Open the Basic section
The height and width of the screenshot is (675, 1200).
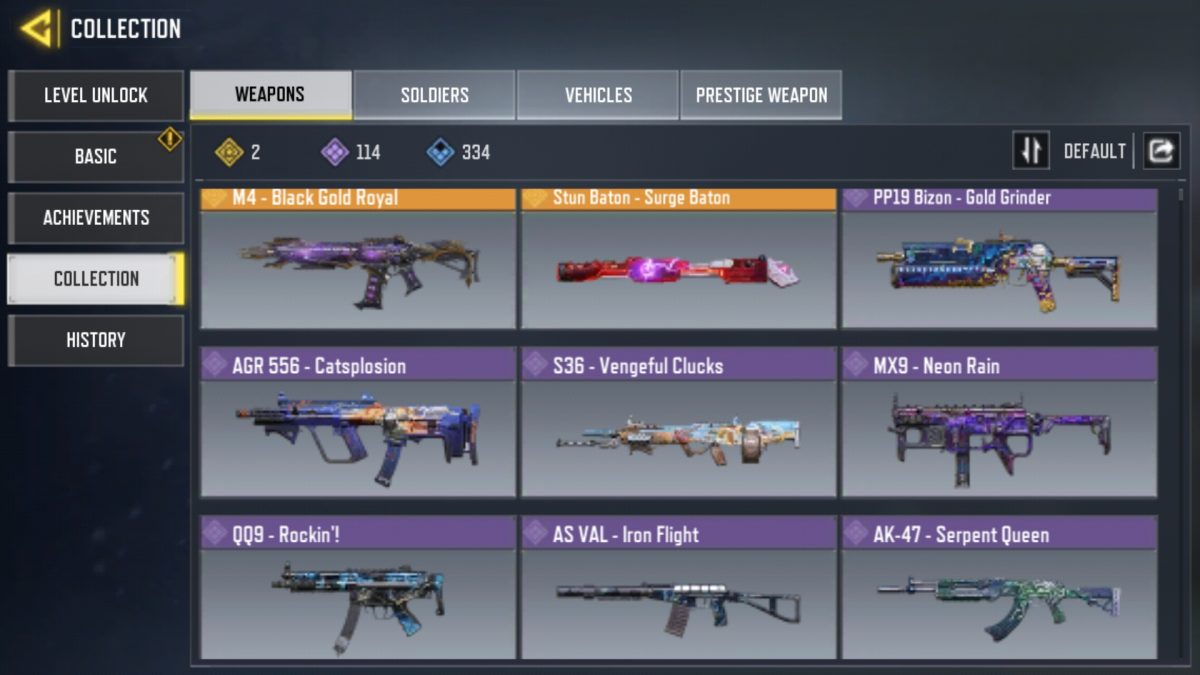(x=96, y=157)
